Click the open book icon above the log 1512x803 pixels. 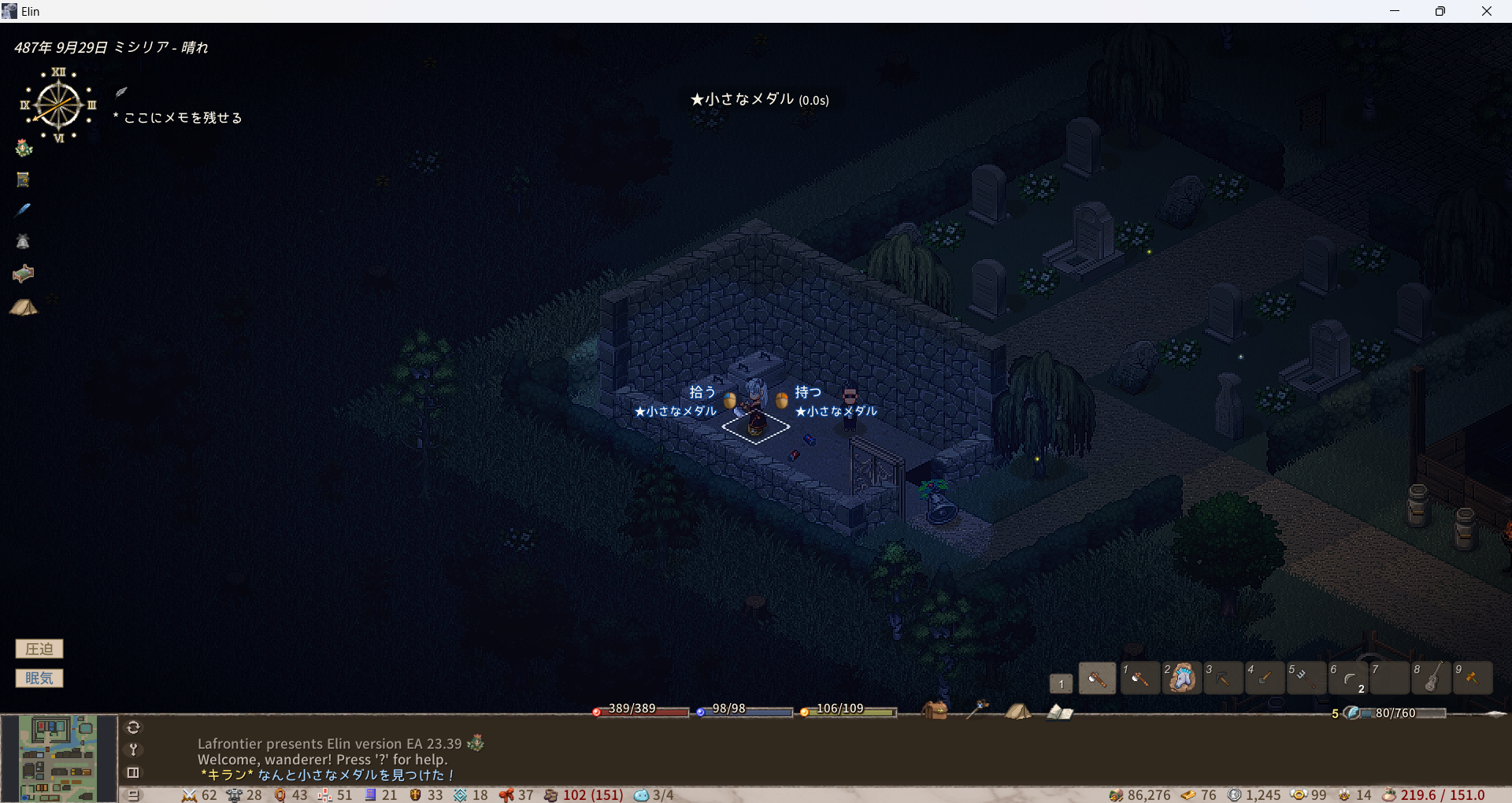[1059, 712]
